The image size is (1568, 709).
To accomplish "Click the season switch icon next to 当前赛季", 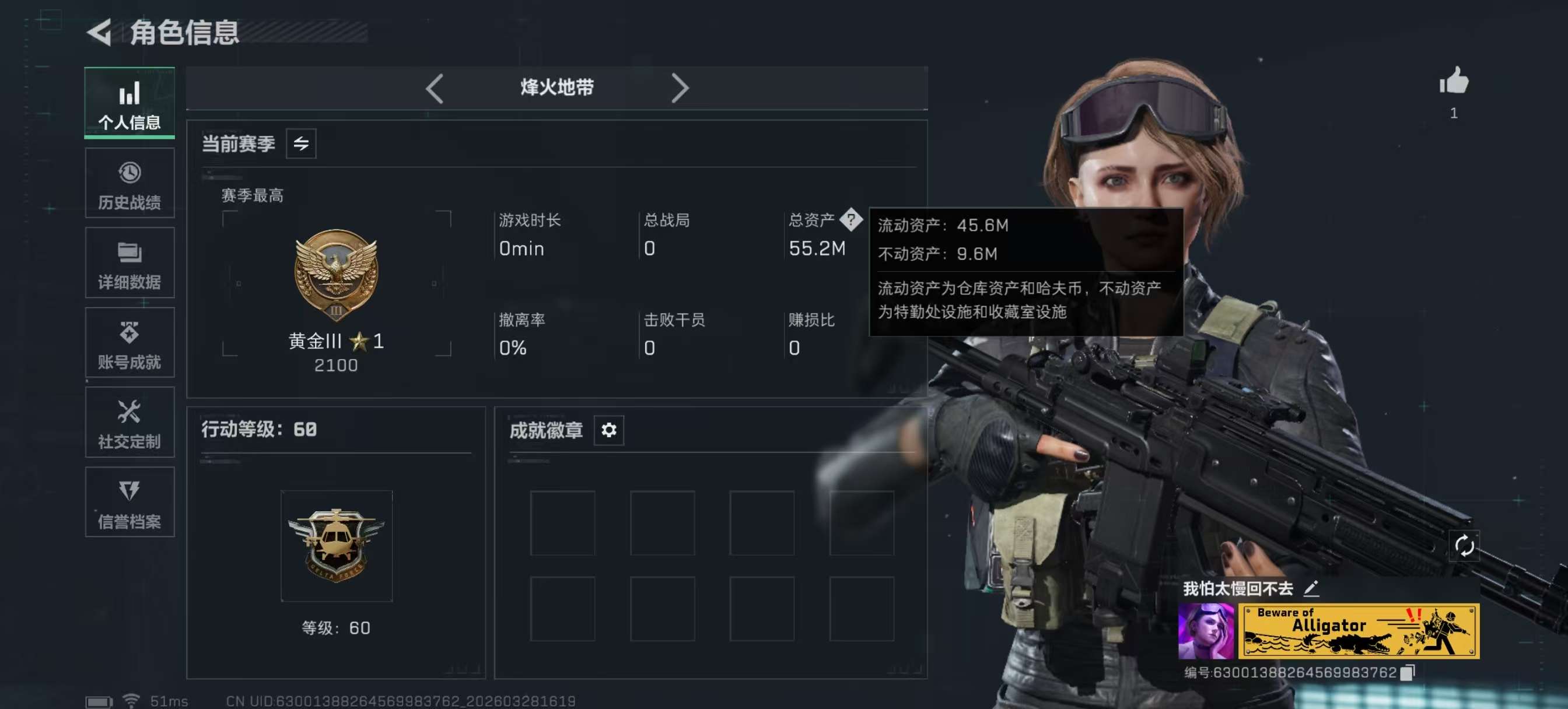I will pyautogui.click(x=303, y=143).
